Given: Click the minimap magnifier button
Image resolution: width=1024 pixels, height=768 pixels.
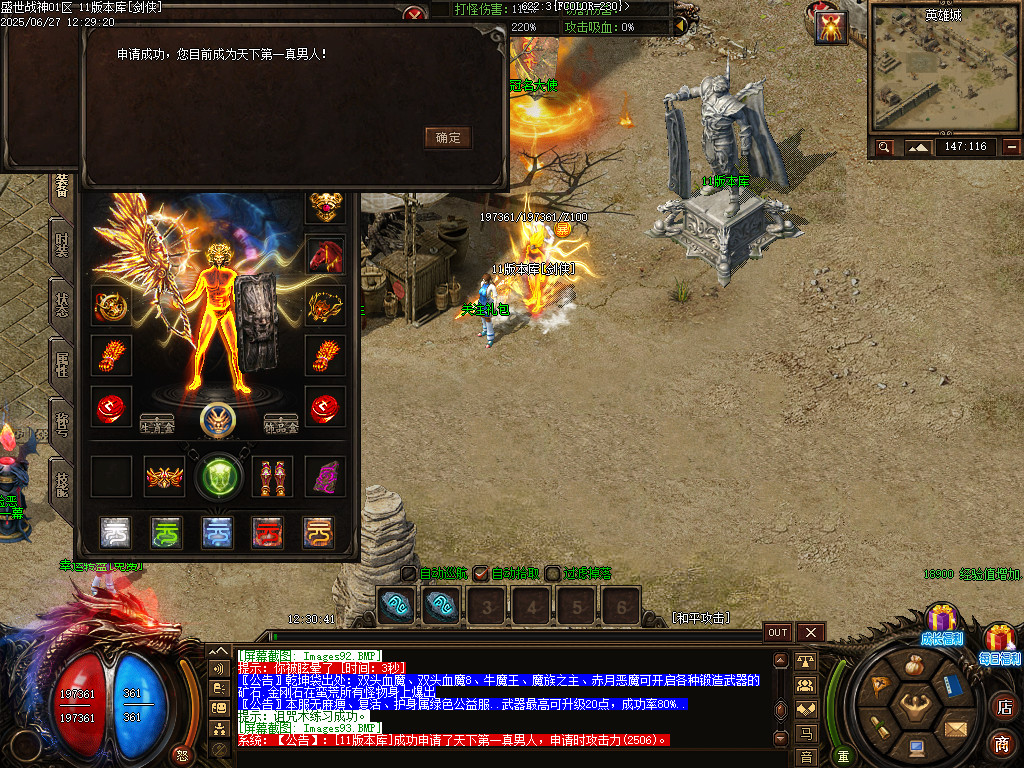Looking at the screenshot, I should [x=884, y=147].
